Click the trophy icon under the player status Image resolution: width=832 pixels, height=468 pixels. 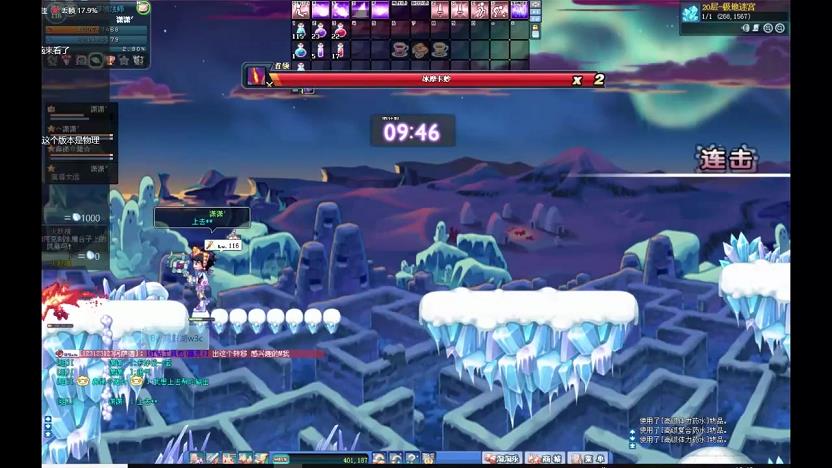(109, 60)
